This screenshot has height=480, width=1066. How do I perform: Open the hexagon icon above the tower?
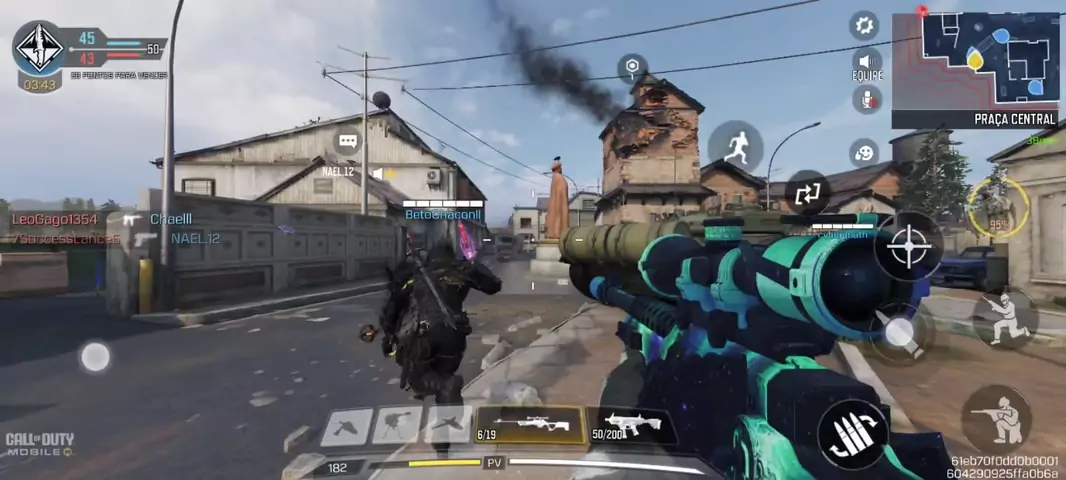pyautogui.click(x=632, y=68)
